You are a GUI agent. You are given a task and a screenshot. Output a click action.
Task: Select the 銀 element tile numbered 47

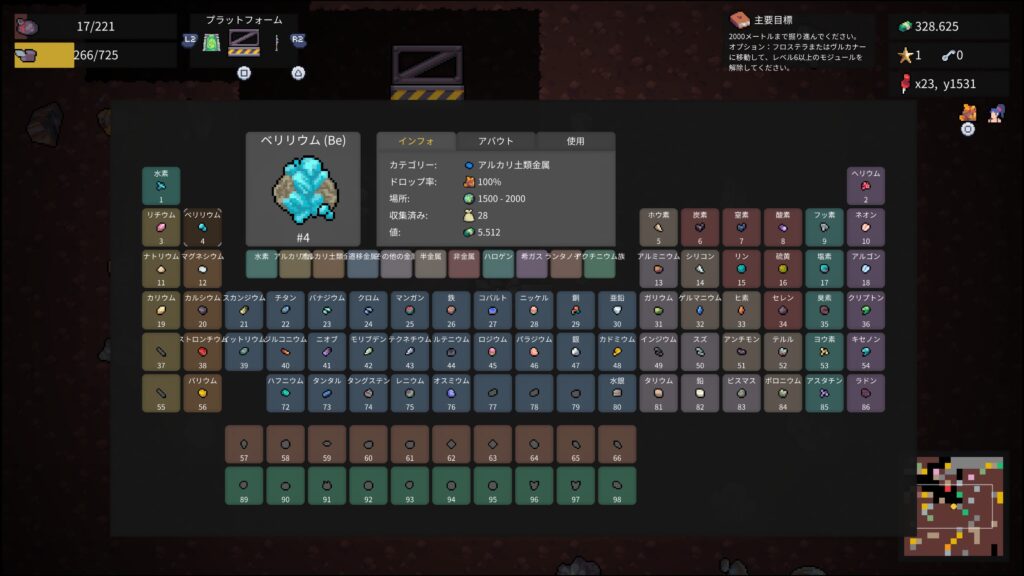tap(575, 352)
